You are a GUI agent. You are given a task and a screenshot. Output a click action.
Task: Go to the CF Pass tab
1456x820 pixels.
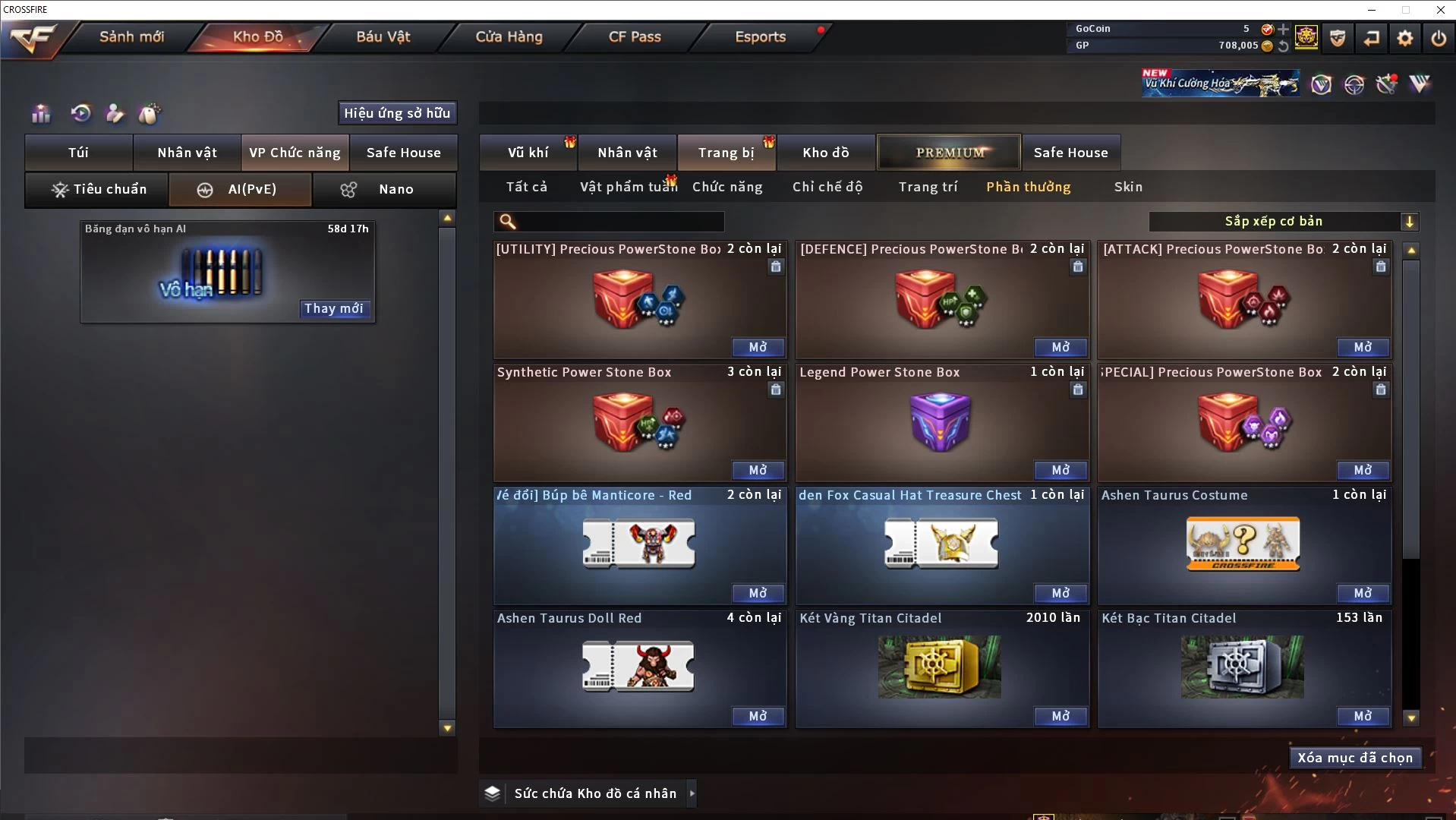pyautogui.click(x=635, y=36)
